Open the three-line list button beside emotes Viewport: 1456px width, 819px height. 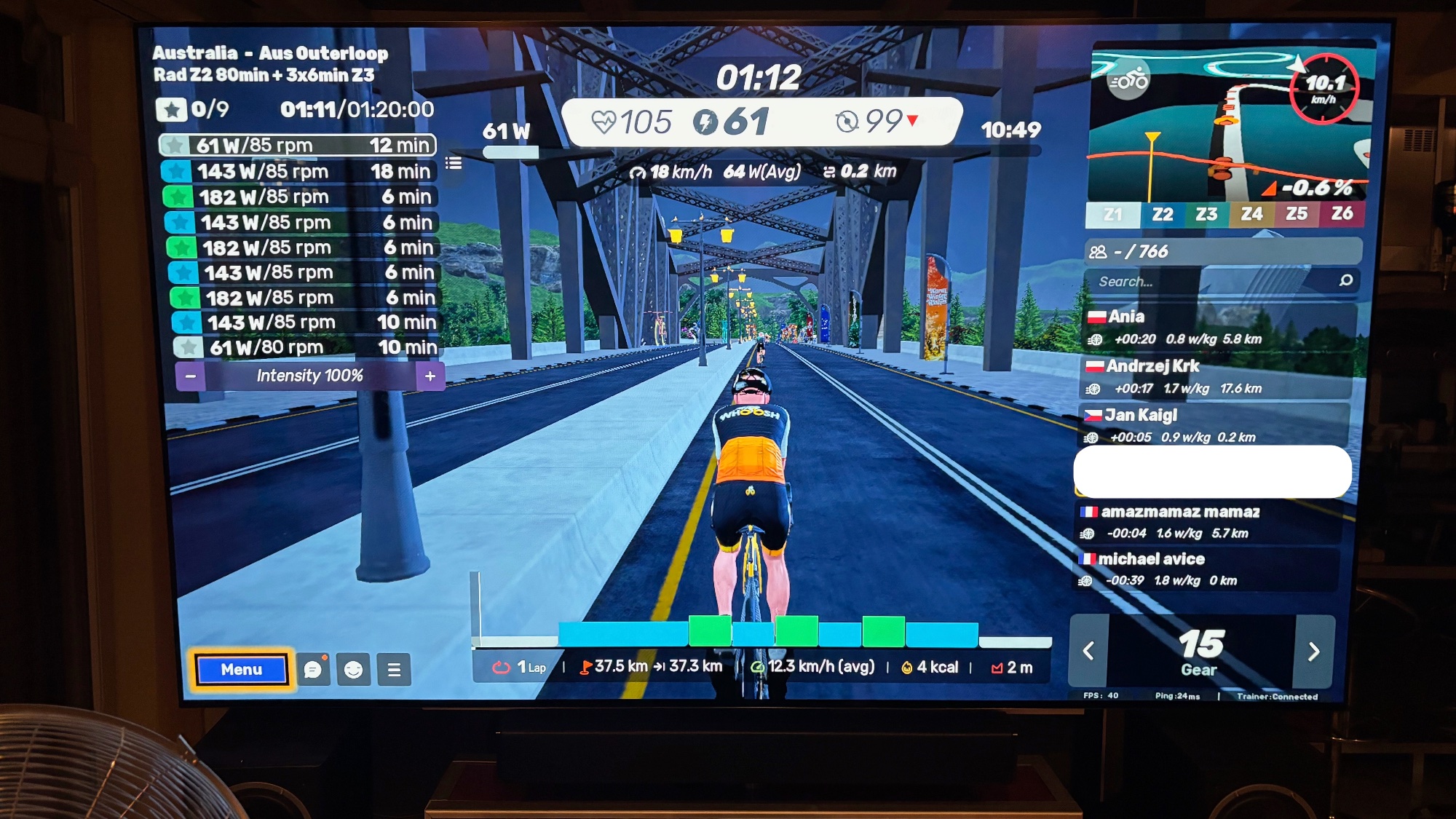coord(394,670)
